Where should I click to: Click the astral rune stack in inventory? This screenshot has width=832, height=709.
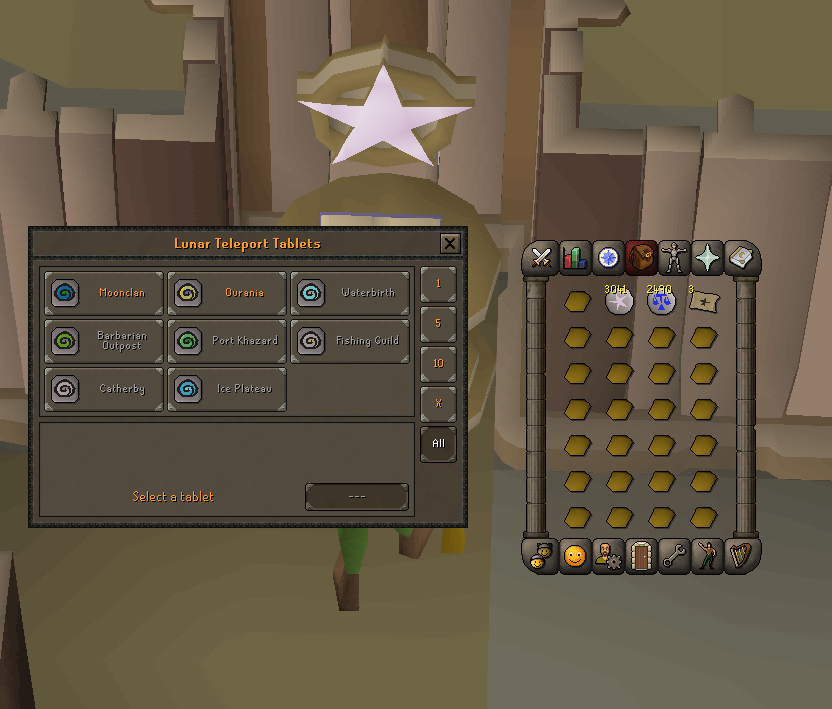(619, 301)
